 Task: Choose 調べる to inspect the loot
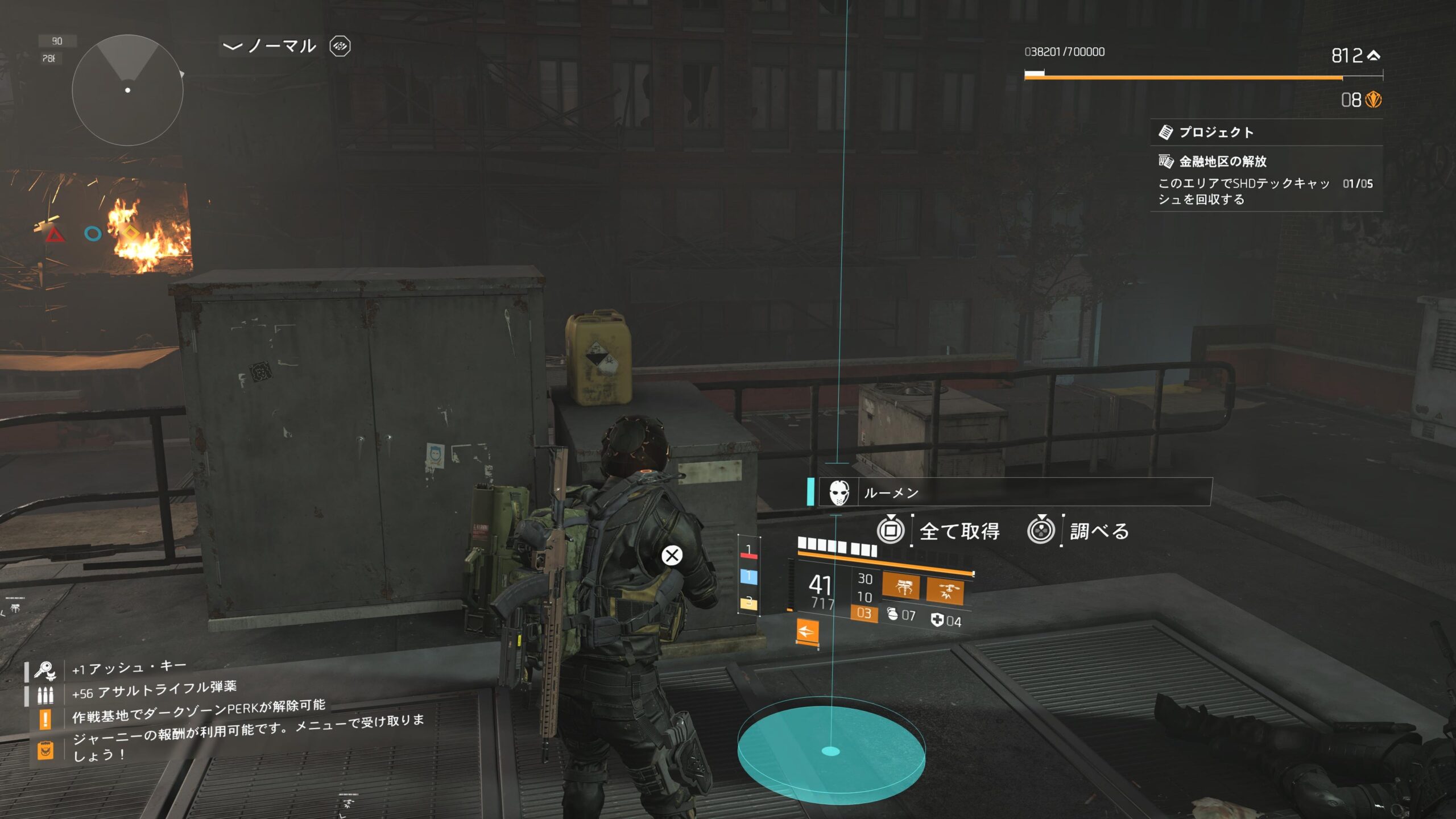point(1099,531)
